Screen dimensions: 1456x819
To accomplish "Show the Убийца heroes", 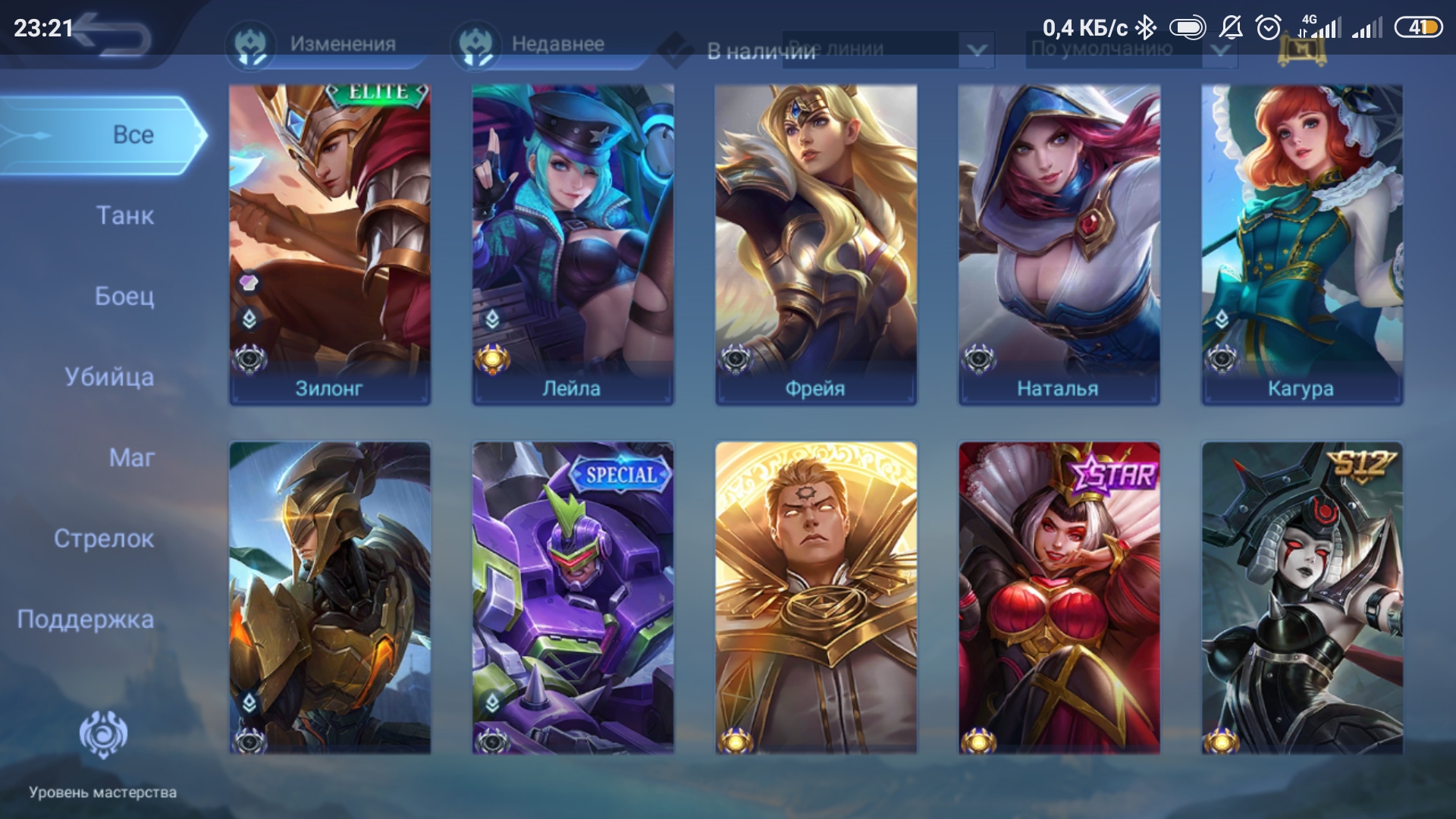I will coord(109,377).
